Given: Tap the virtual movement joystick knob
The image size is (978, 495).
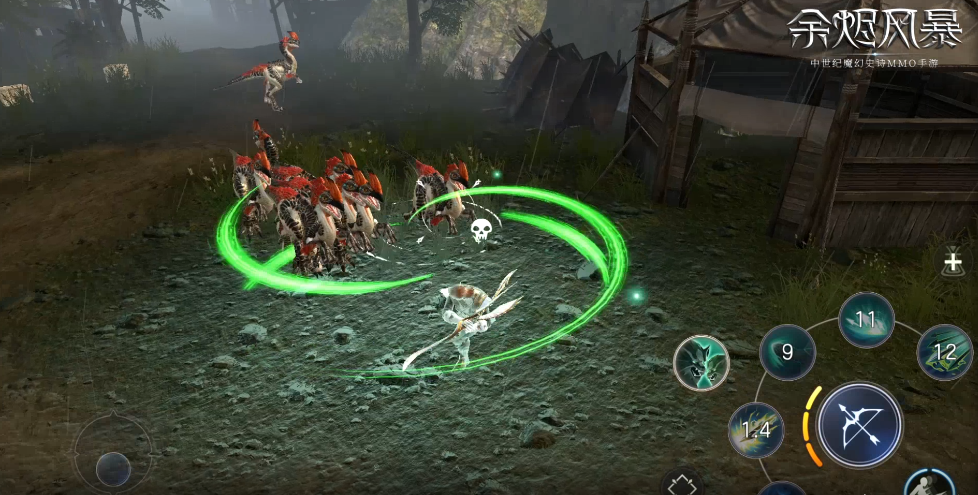Looking at the screenshot, I should (113, 467).
